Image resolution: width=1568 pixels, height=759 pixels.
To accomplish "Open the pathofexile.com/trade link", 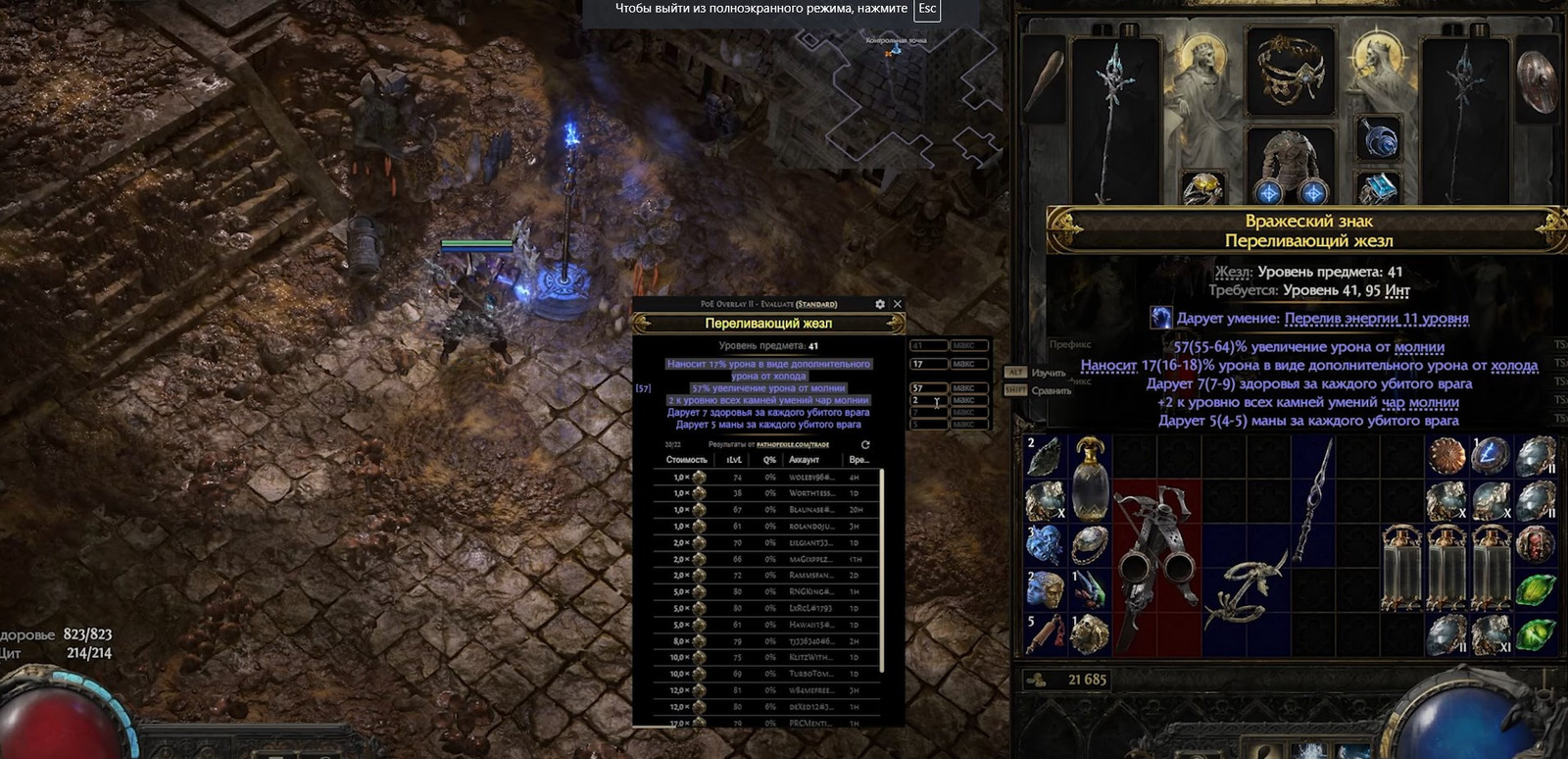I will click(x=793, y=444).
